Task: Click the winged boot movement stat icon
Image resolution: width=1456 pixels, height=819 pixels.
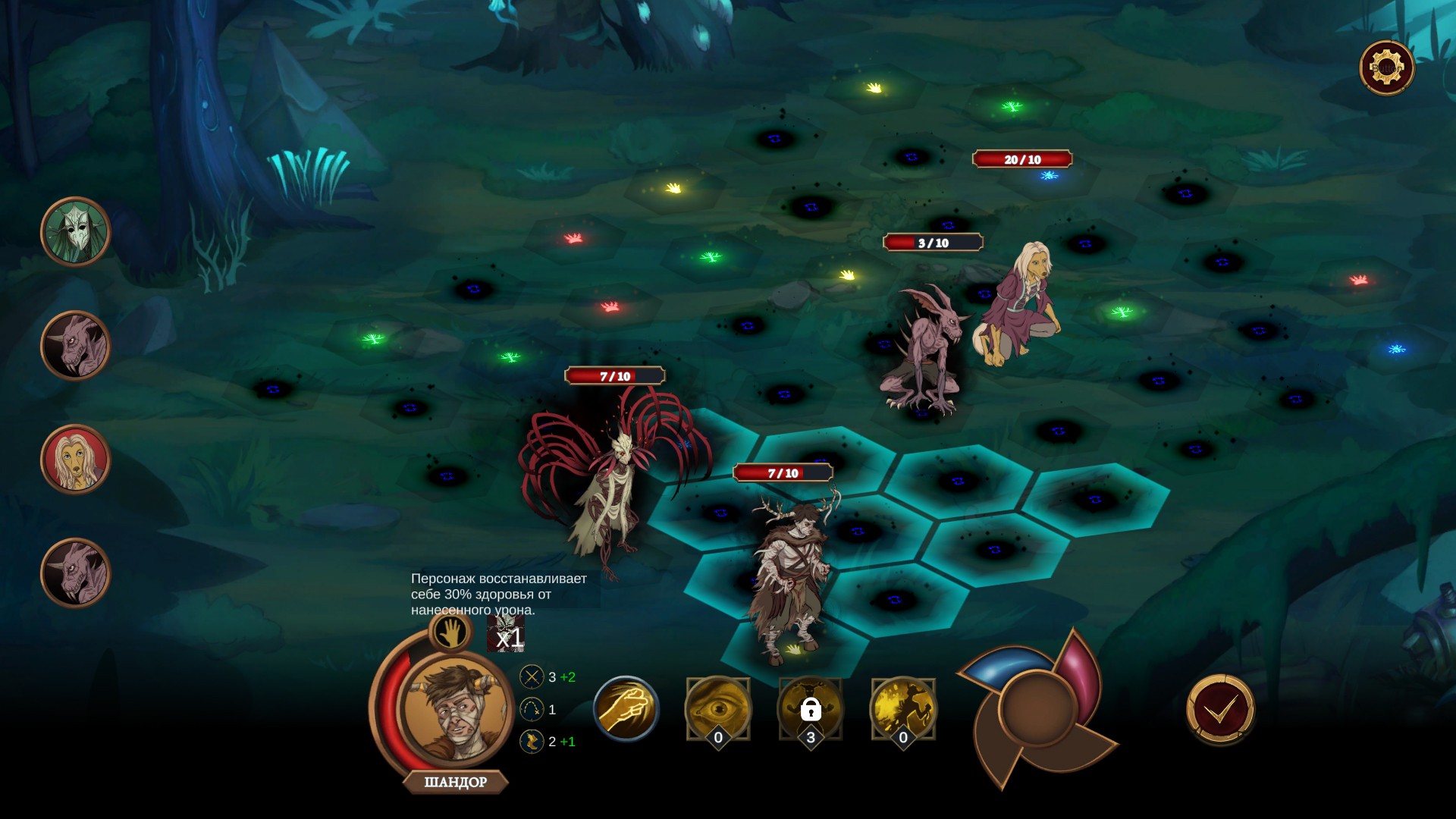Action: [x=532, y=741]
